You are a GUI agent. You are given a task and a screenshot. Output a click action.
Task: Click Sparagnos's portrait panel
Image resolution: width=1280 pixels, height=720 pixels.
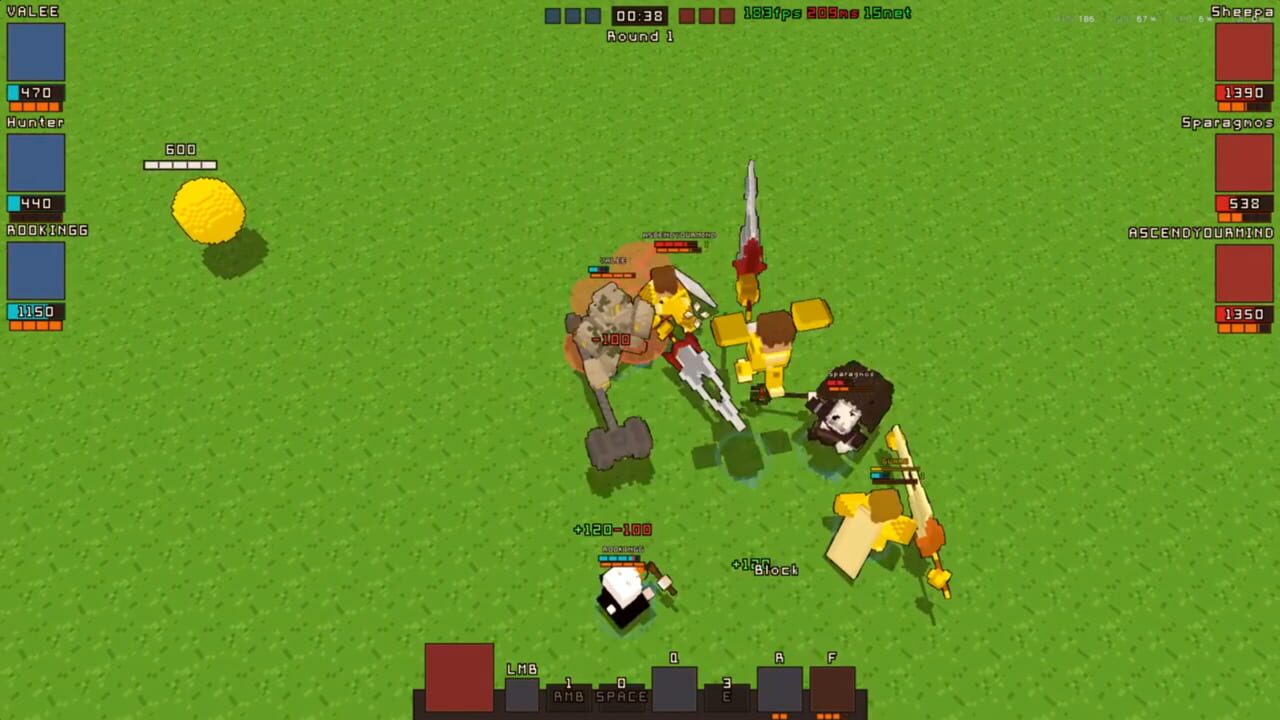pyautogui.click(x=1243, y=164)
